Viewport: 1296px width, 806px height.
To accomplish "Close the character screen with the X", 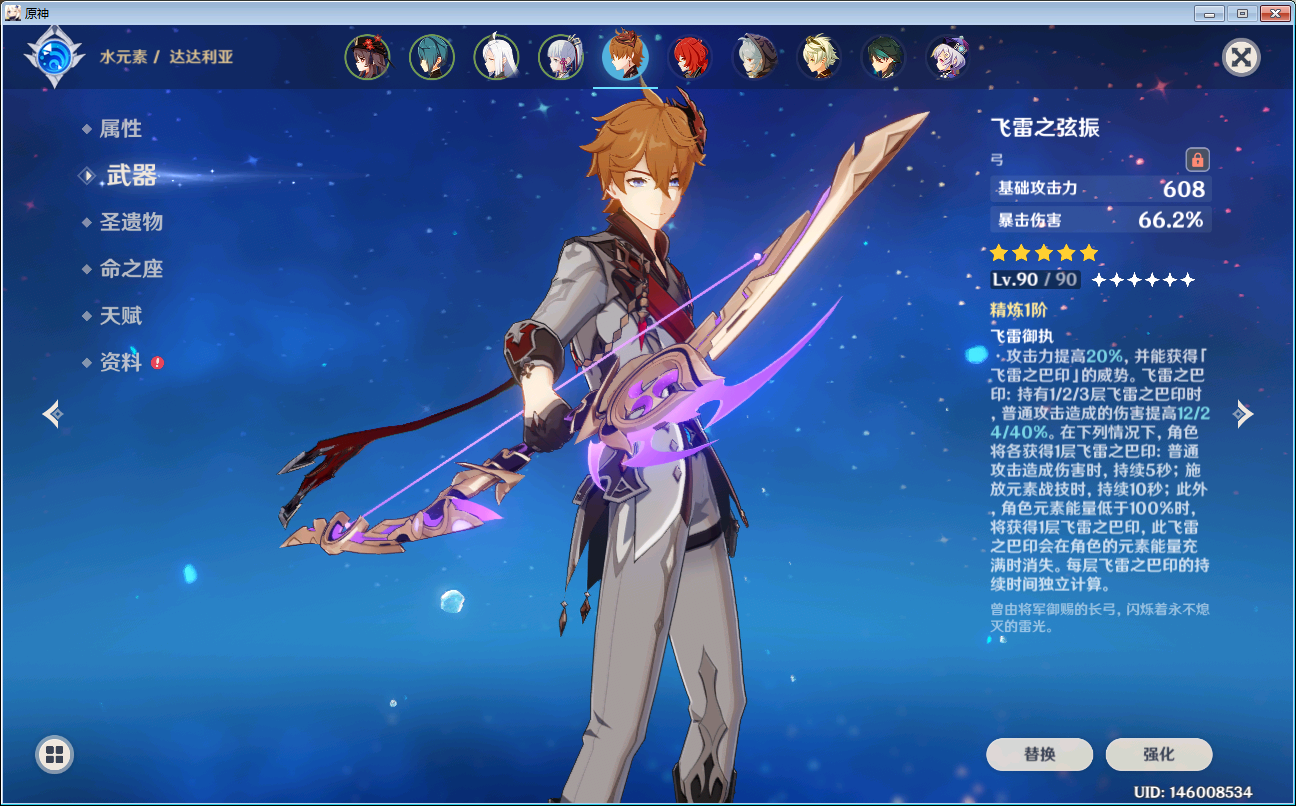I will point(1241,57).
